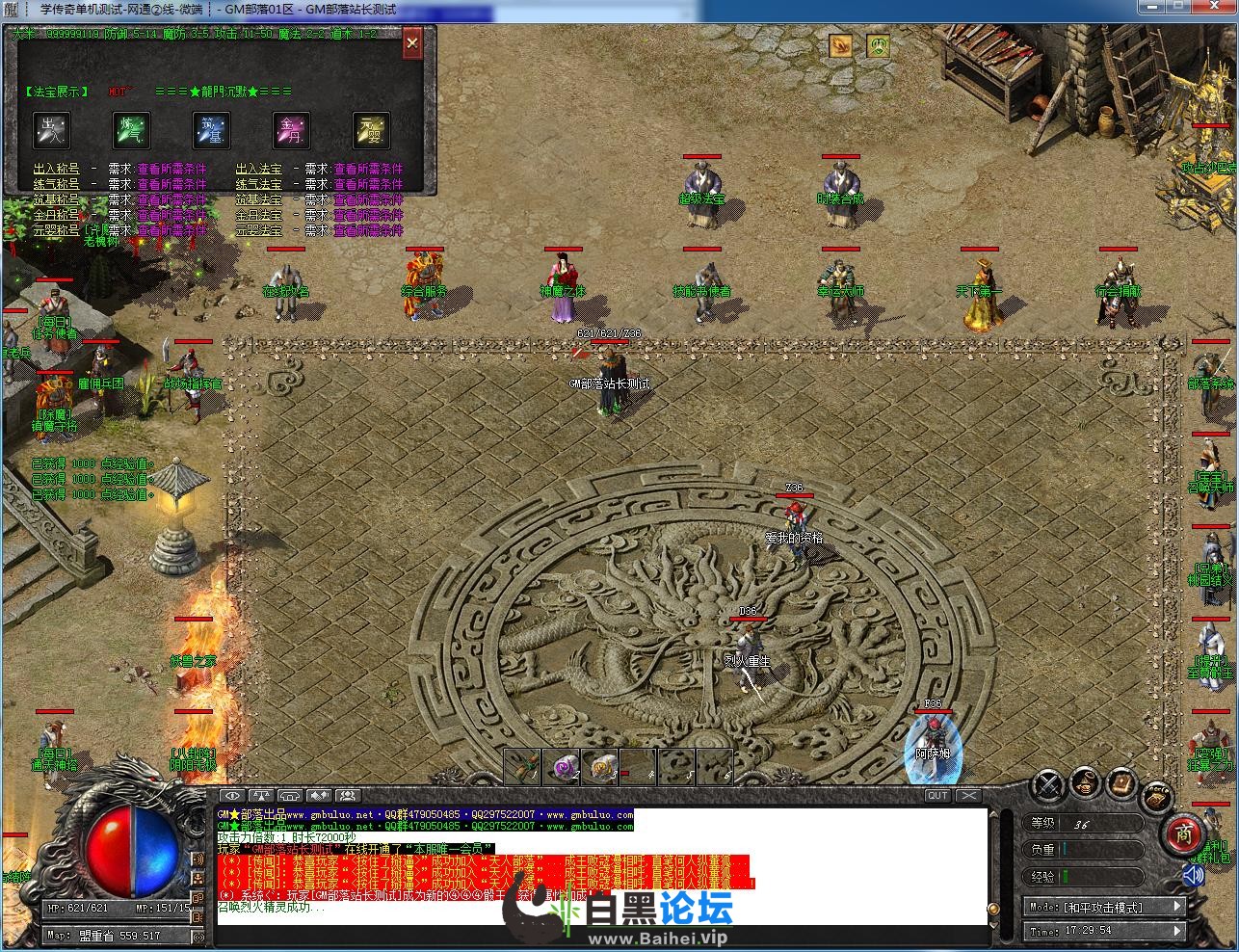Click the flame buff icon
1239x952 pixels.
tap(841, 45)
